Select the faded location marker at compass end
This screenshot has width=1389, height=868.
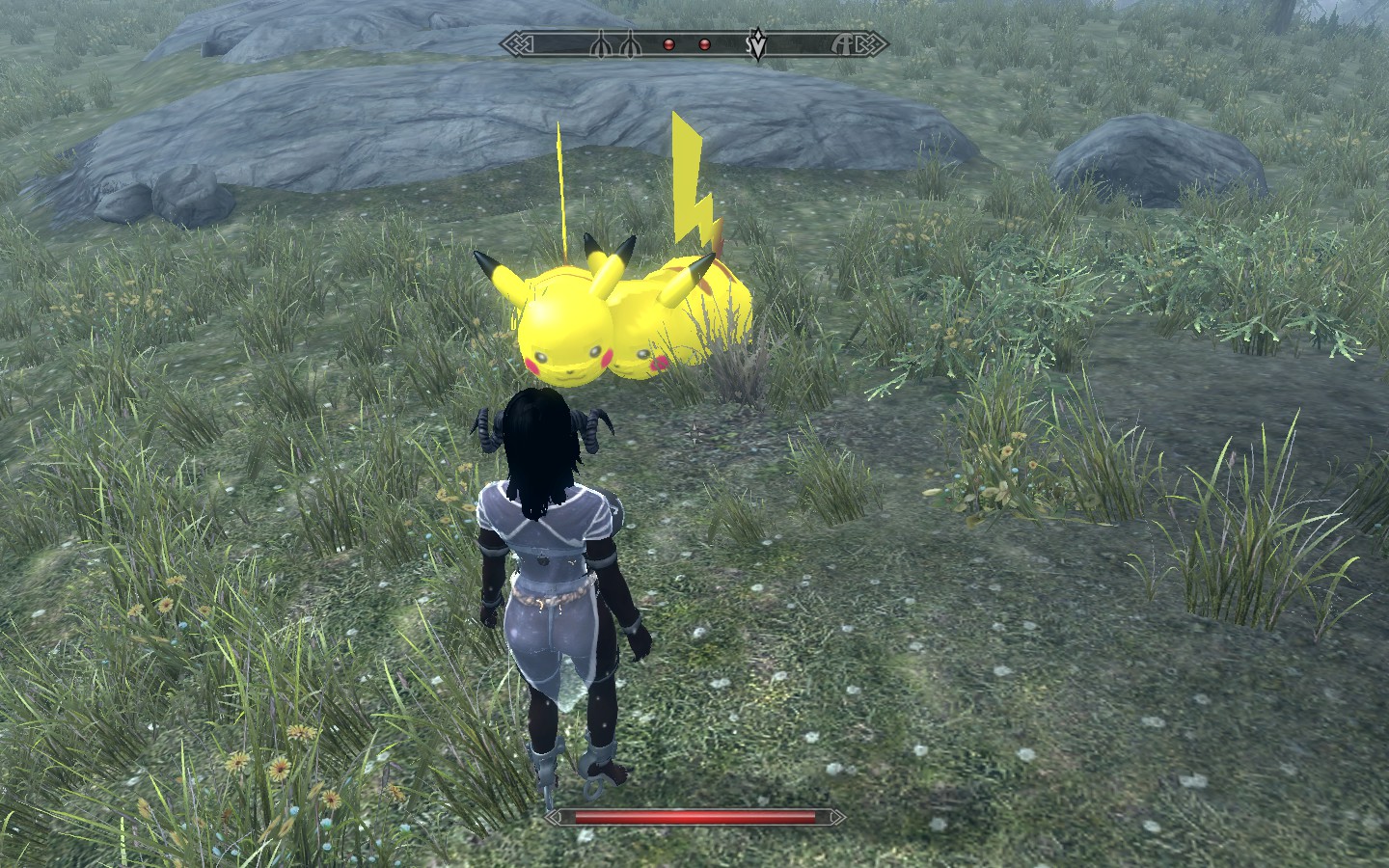(846, 44)
